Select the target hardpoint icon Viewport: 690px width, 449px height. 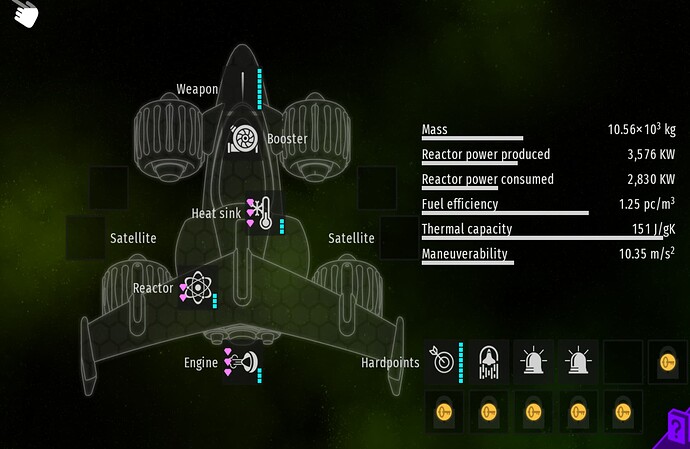[442, 360]
